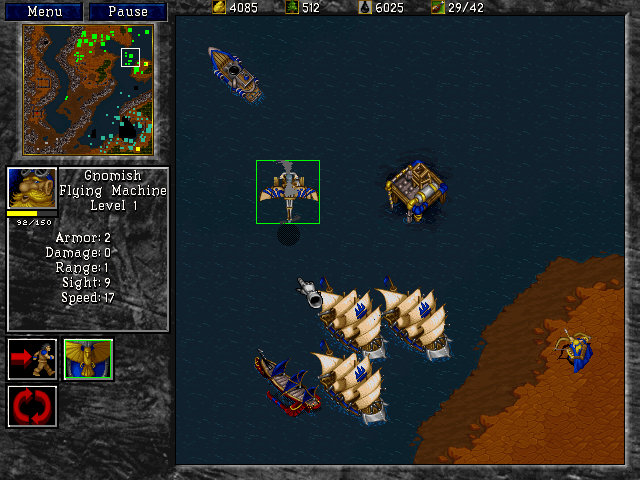
Task: Activate the Patrol red arrows command
Action: point(32,406)
